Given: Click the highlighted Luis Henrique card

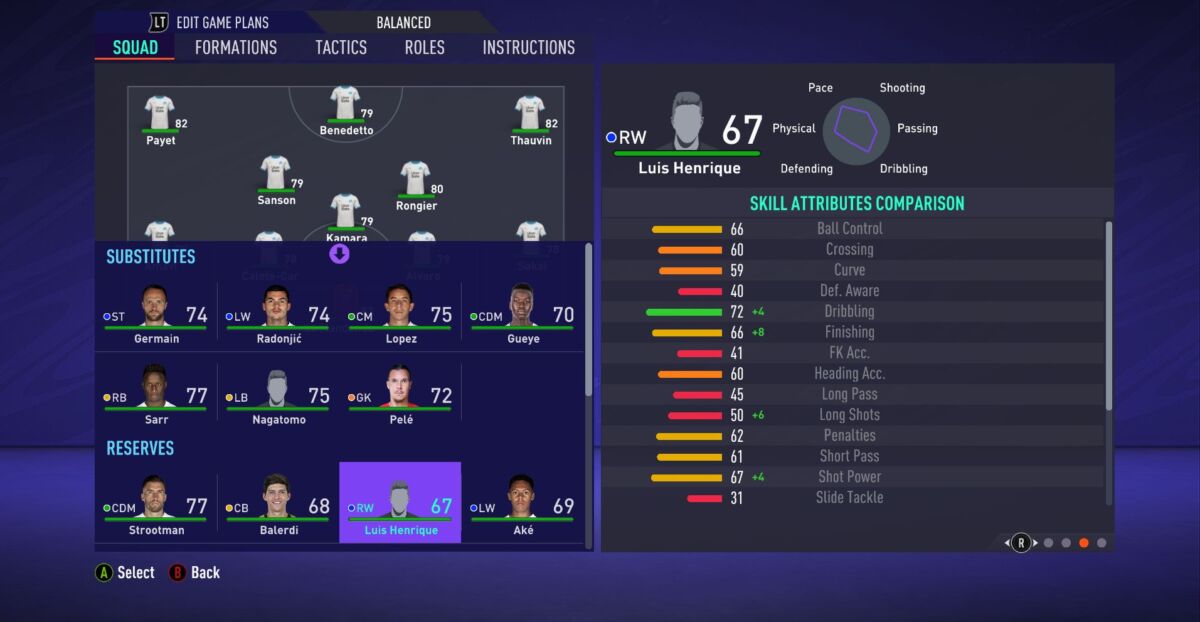Looking at the screenshot, I should [400, 503].
